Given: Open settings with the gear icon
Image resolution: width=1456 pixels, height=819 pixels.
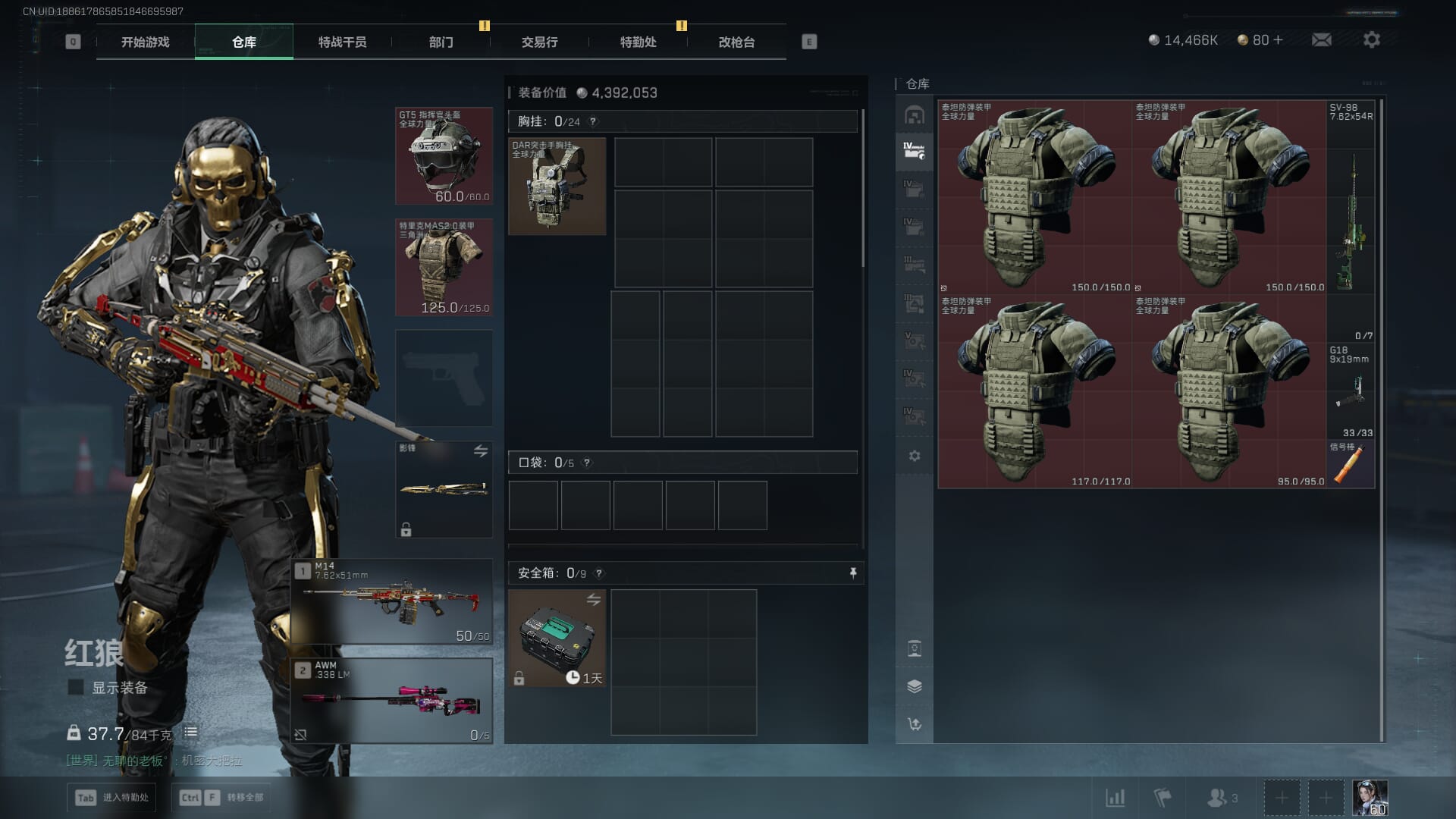Looking at the screenshot, I should (x=1371, y=39).
